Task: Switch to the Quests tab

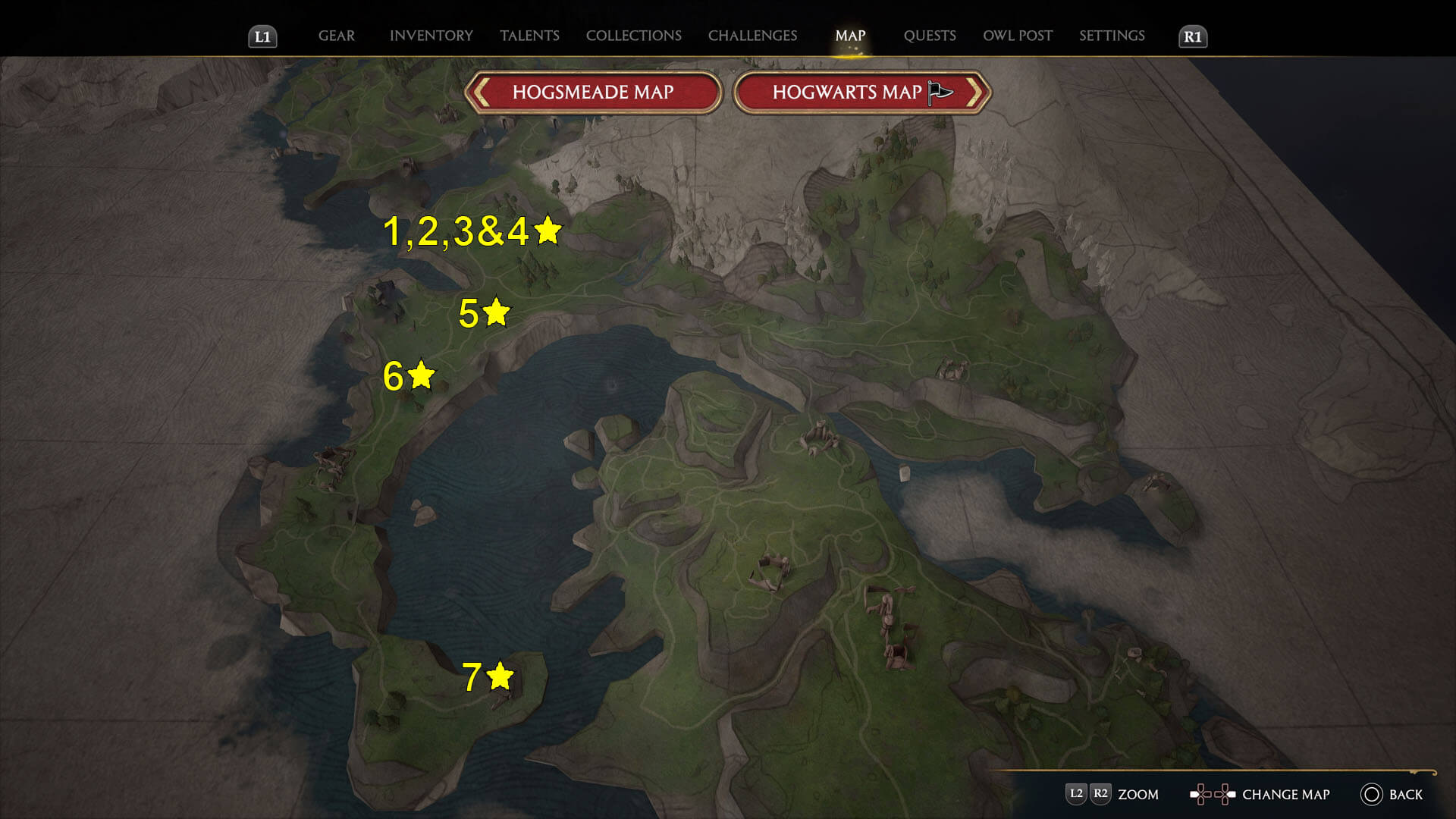Action: click(x=930, y=35)
